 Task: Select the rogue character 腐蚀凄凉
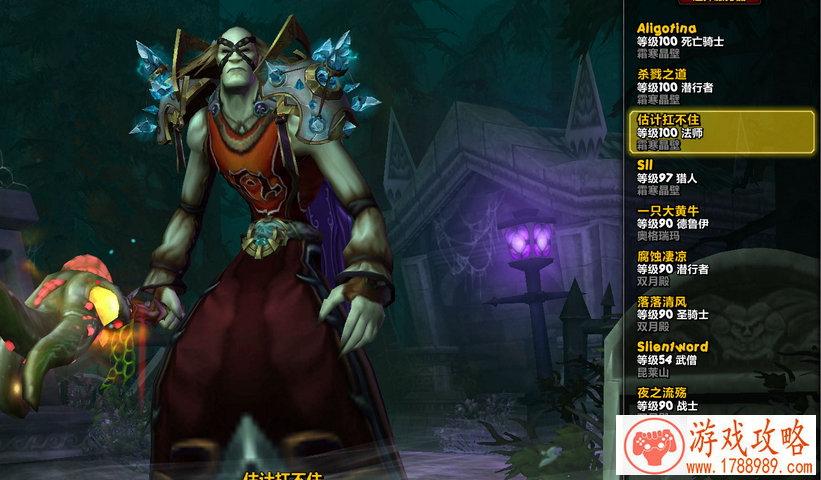720,268
